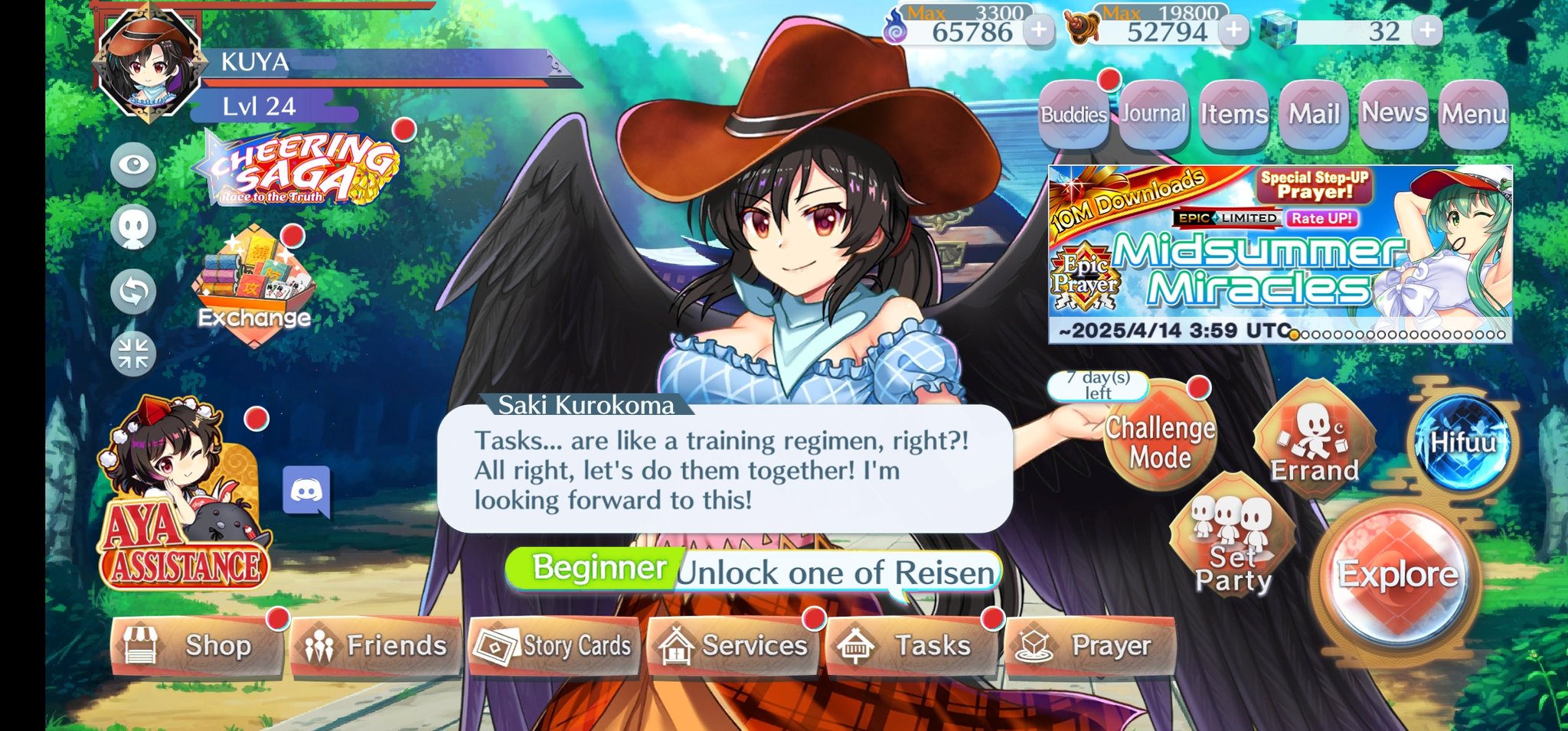1568x731 pixels.
Task: Start the Explore mode
Action: (x=1398, y=576)
